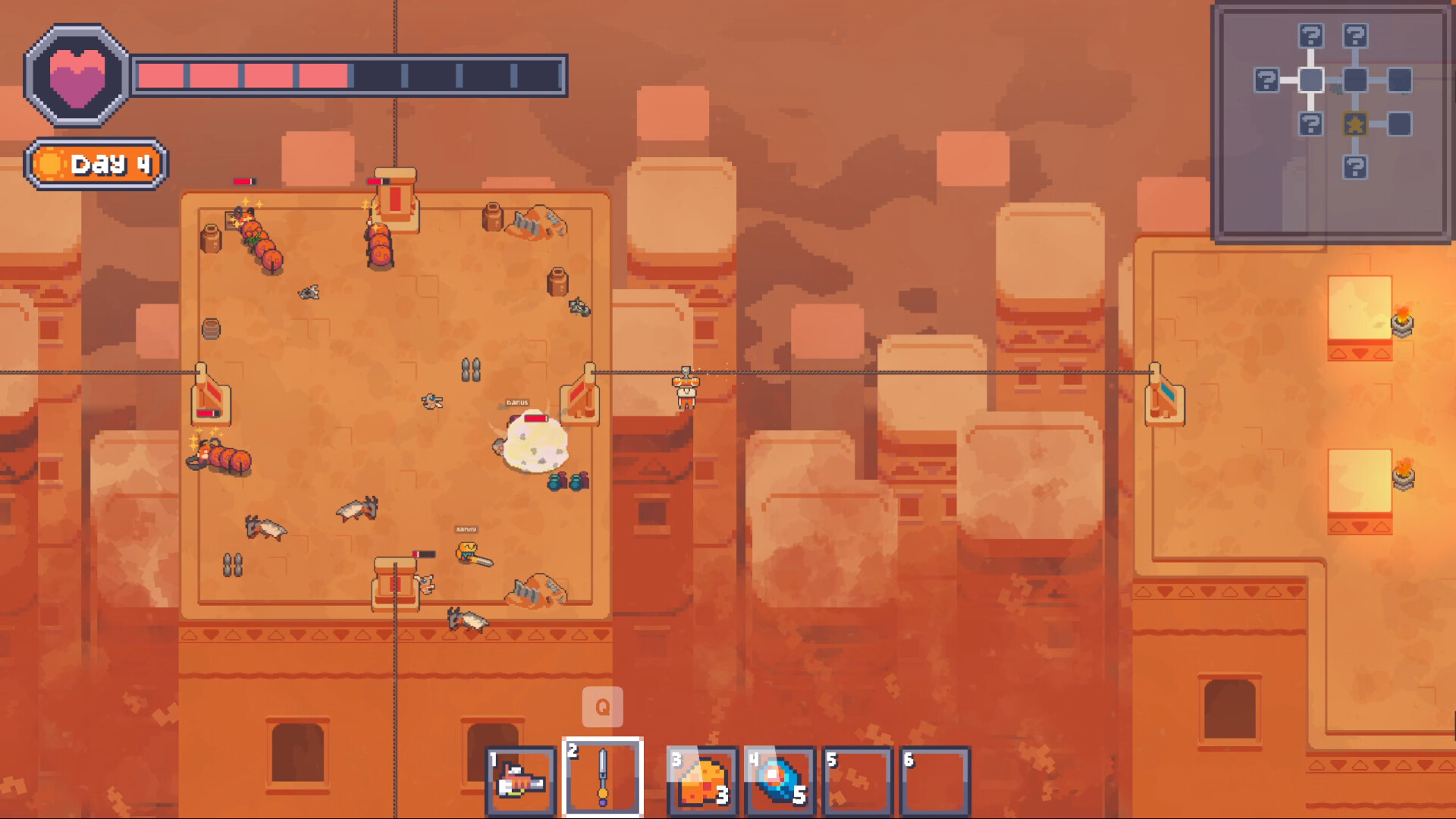Select the saw-blade gun in hotbar slot 1
Image resolution: width=1456 pixels, height=819 pixels.
522,781
